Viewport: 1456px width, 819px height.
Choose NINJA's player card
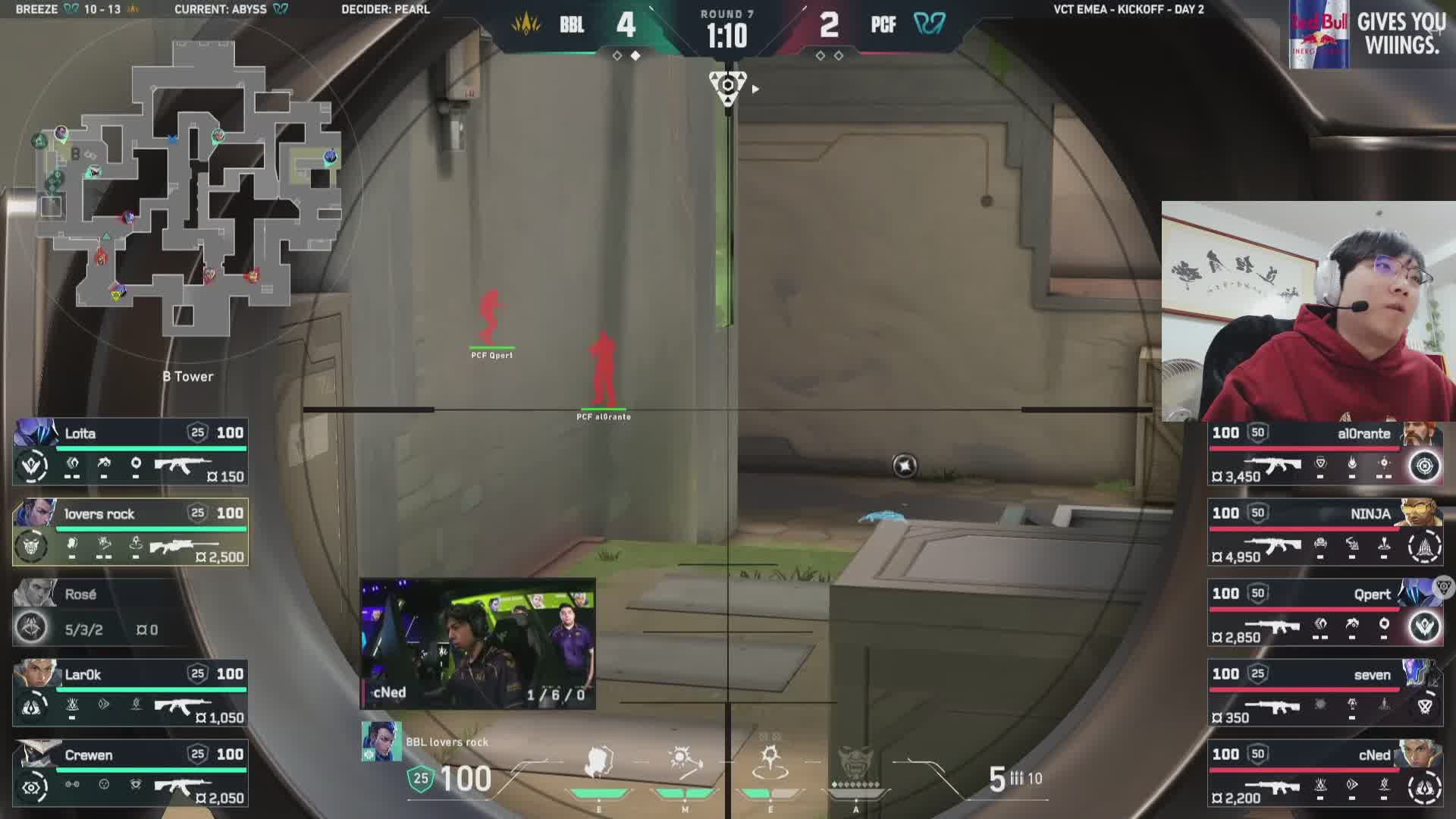coord(1325,533)
